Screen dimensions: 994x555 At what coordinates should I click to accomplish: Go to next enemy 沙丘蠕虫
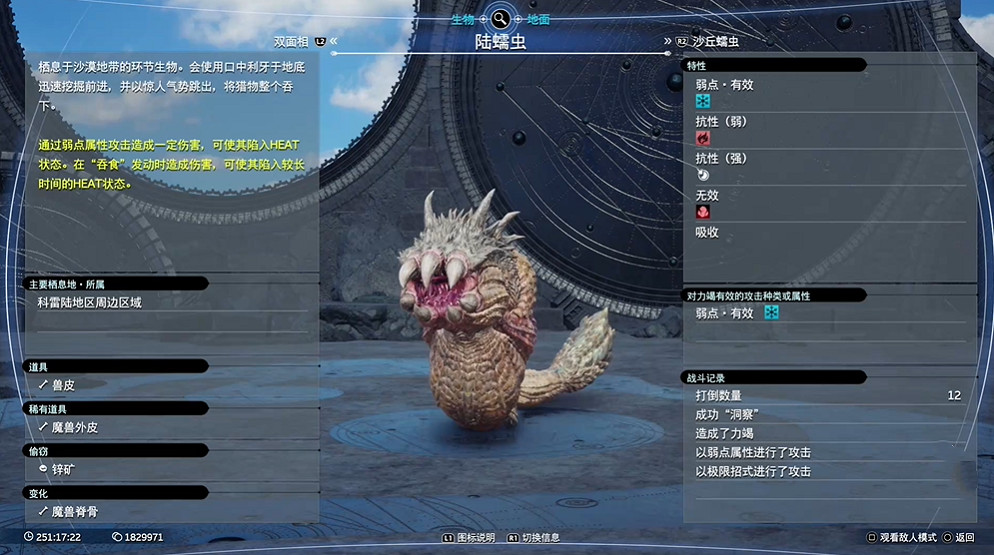pos(720,42)
